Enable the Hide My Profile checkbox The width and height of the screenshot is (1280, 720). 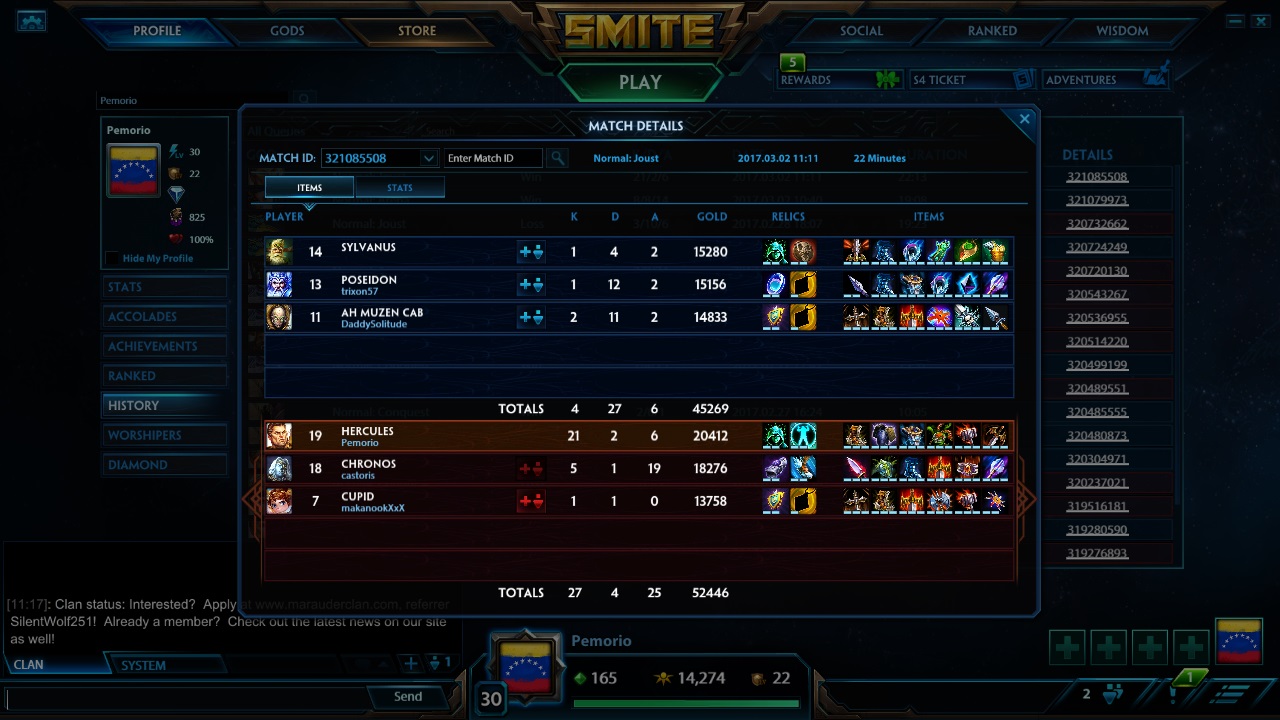113,258
